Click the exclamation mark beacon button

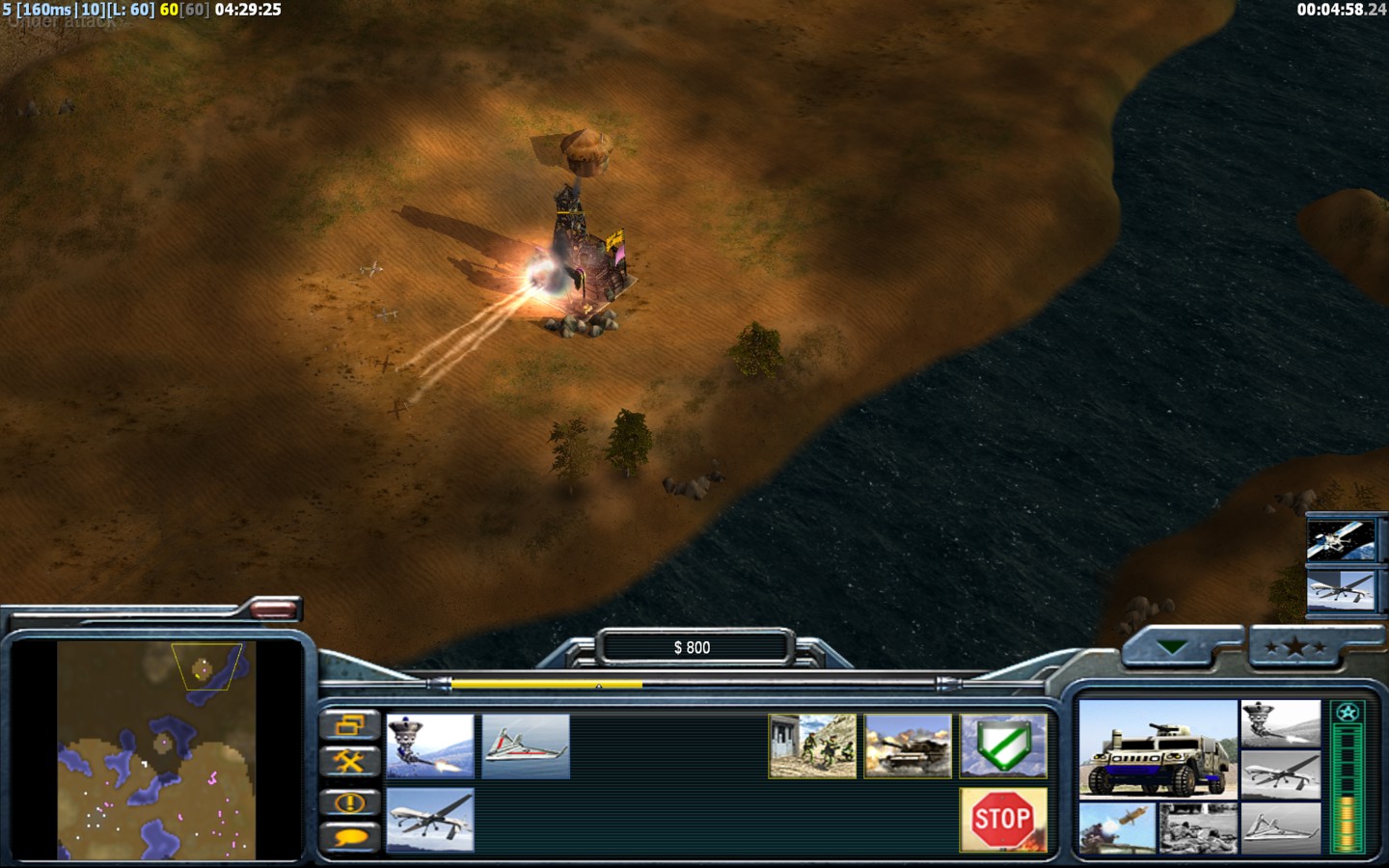(349, 801)
